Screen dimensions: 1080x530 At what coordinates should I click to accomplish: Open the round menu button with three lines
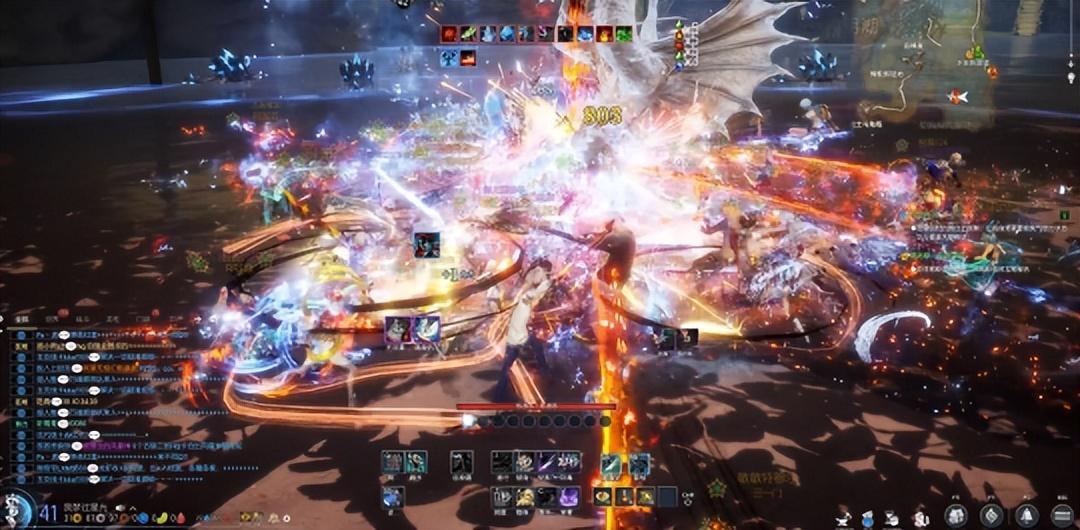(1064, 515)
